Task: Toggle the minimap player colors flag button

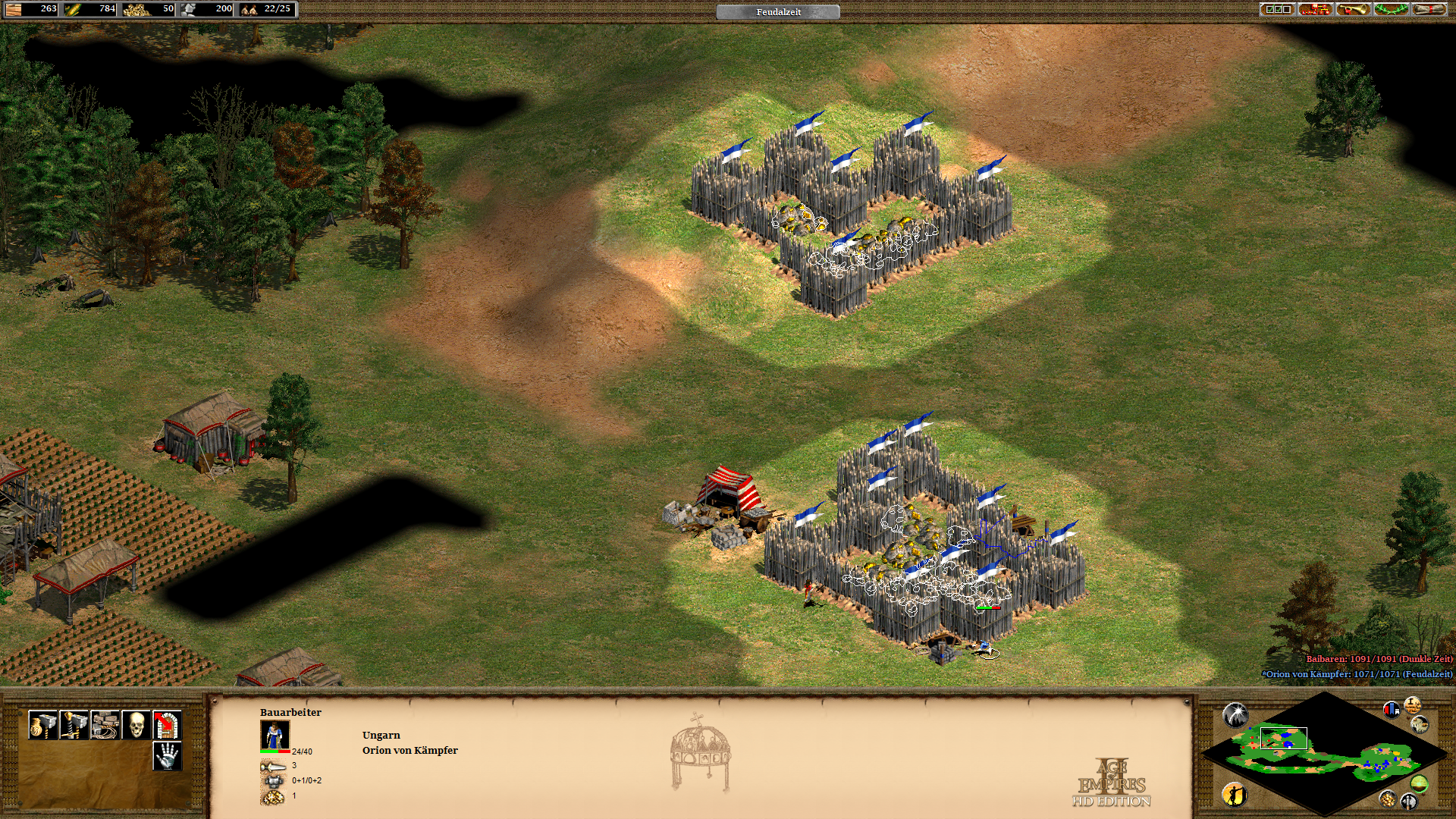Action: pos(1392,710)
